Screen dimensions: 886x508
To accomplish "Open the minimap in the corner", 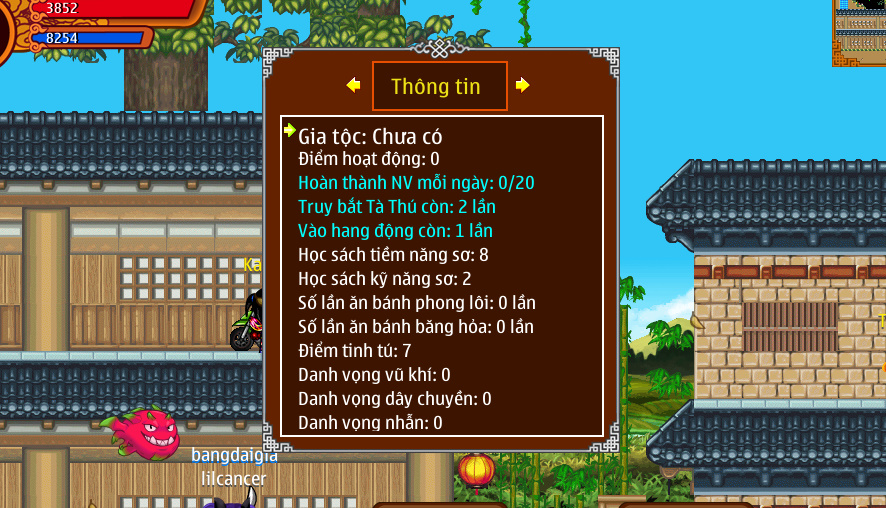I will click(x=859, y=32).
